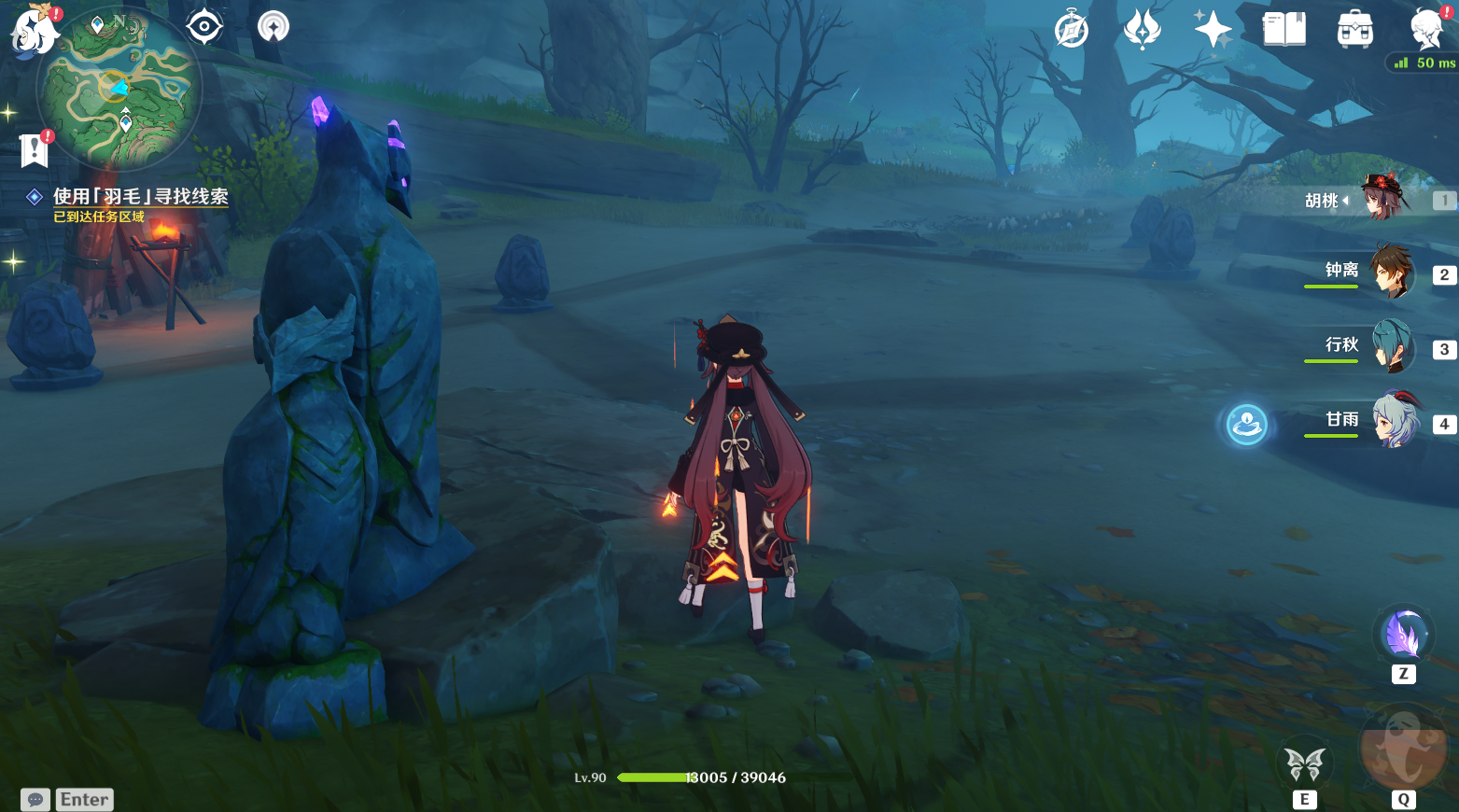Switch to party member 甘雨
The image size is (1459, 812).
[x=1391, y=422]
